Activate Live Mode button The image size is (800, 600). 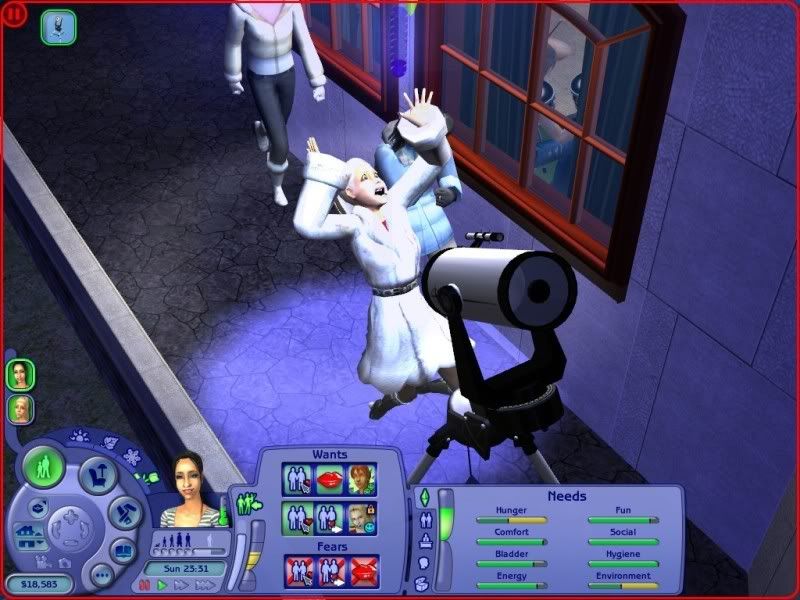(x=43, y=467)
